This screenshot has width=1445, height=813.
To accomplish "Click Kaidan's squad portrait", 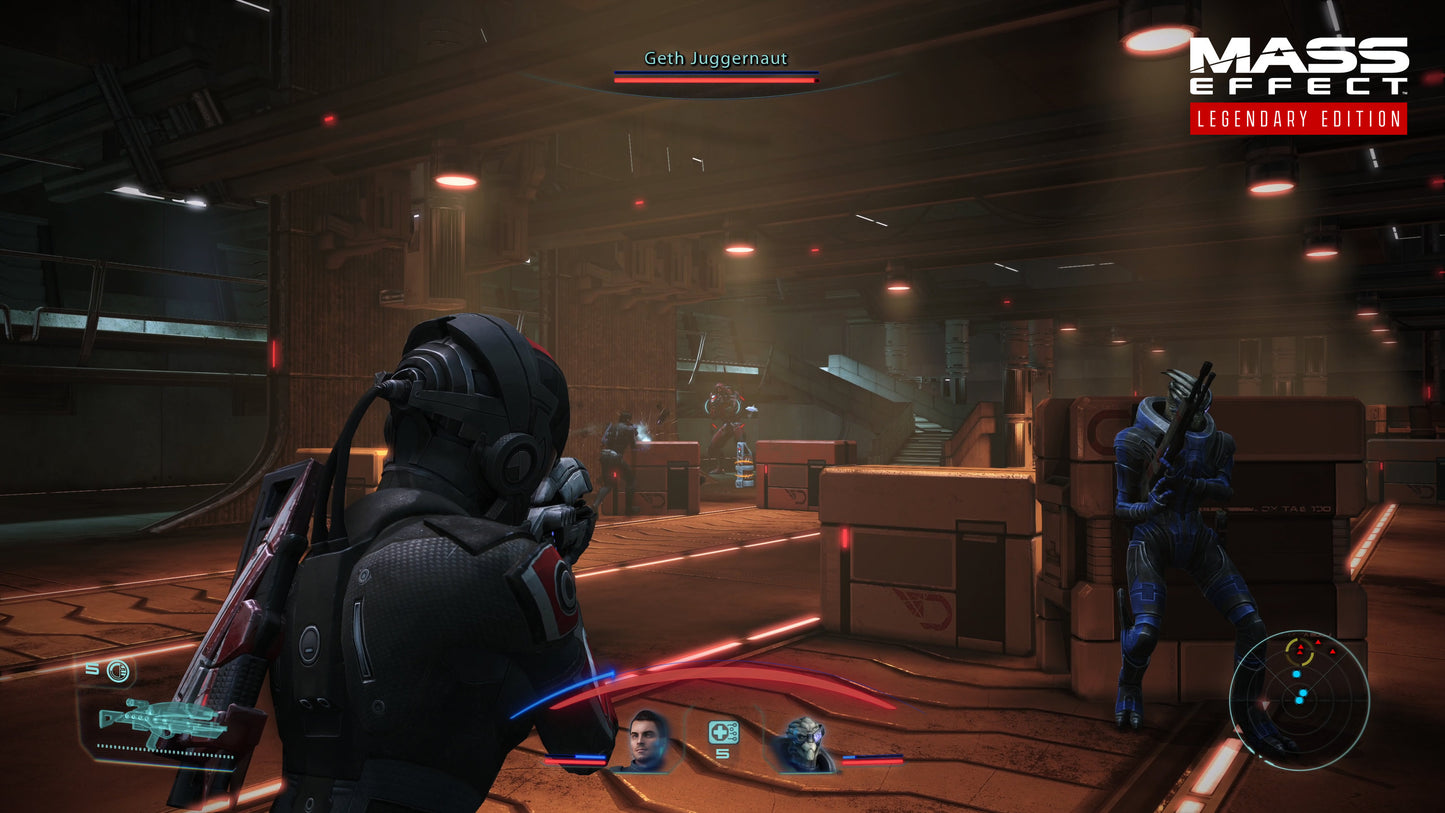I will click(x=645, y=740).
